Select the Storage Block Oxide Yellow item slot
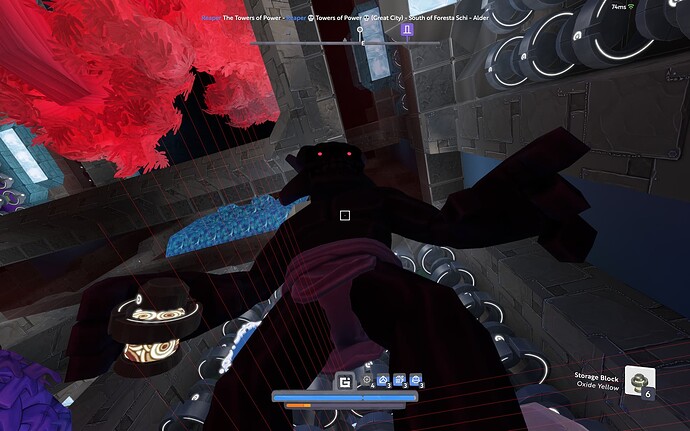Image resolution: width=690 pixels, height=431 pixels. click(x=640, y=380)
